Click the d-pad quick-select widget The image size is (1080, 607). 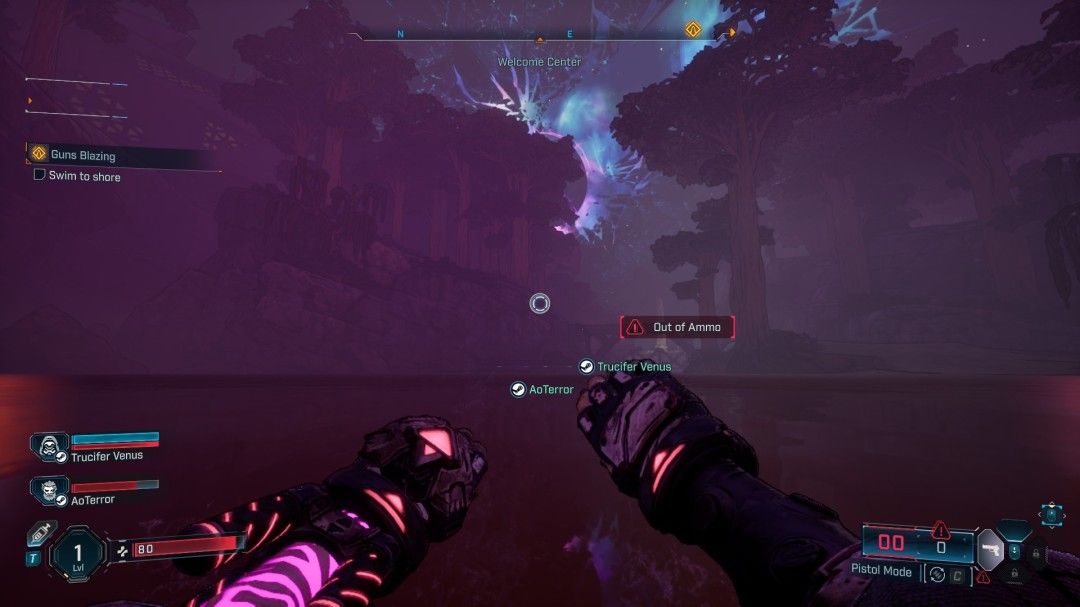(1051, 514)
